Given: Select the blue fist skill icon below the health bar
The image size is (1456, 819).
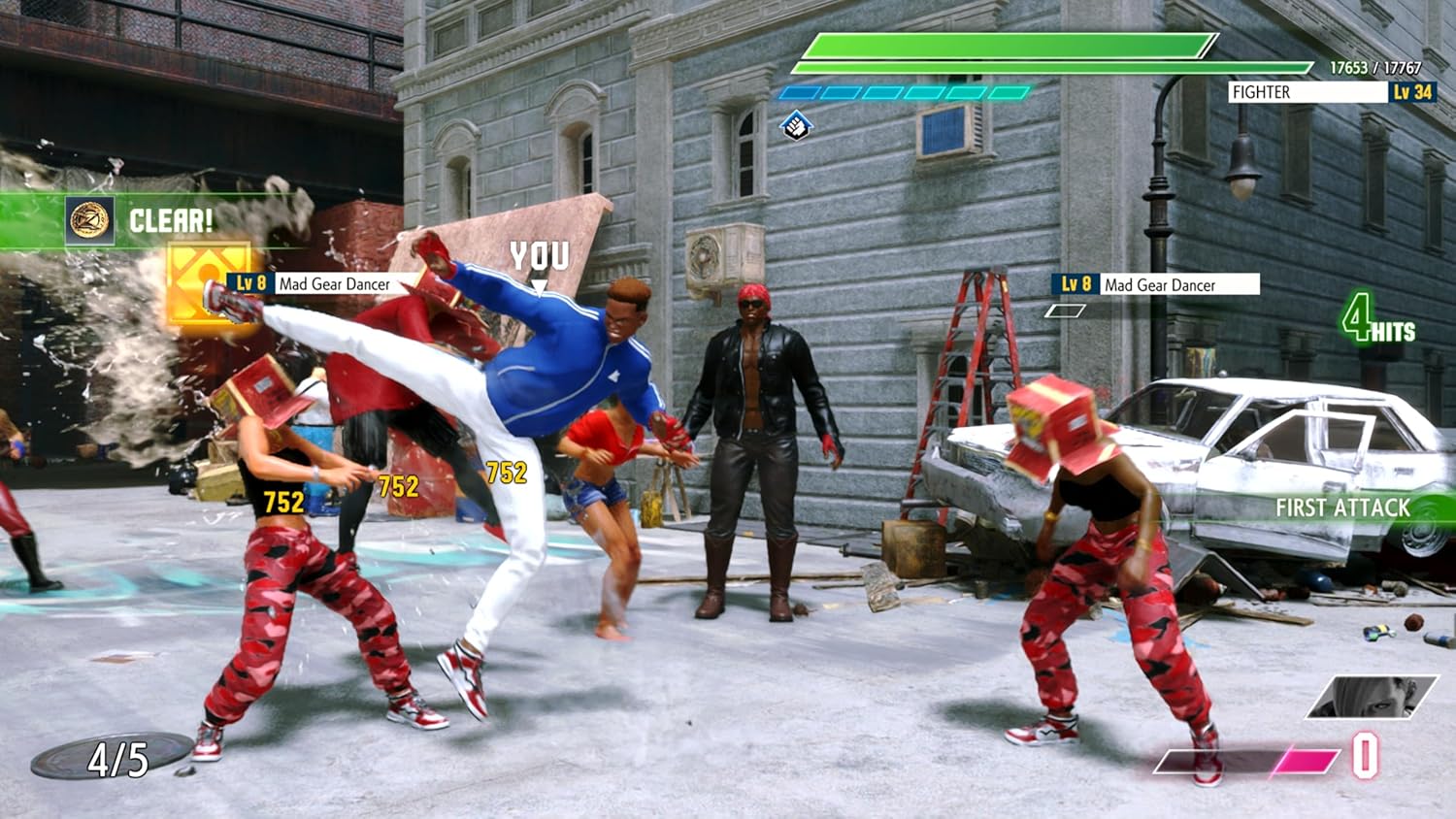Looking at the screenshot, I should point(796,125).
